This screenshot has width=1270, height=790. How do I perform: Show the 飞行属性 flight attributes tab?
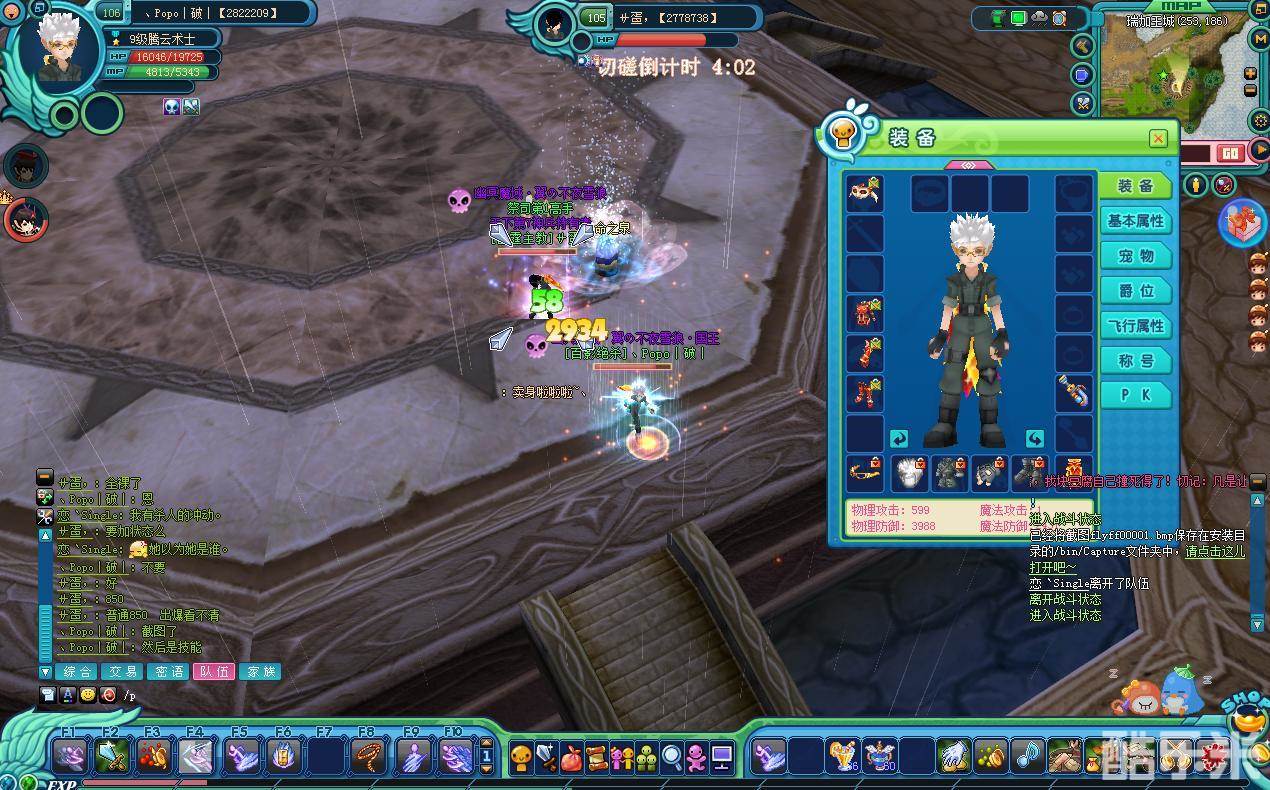1135,326
